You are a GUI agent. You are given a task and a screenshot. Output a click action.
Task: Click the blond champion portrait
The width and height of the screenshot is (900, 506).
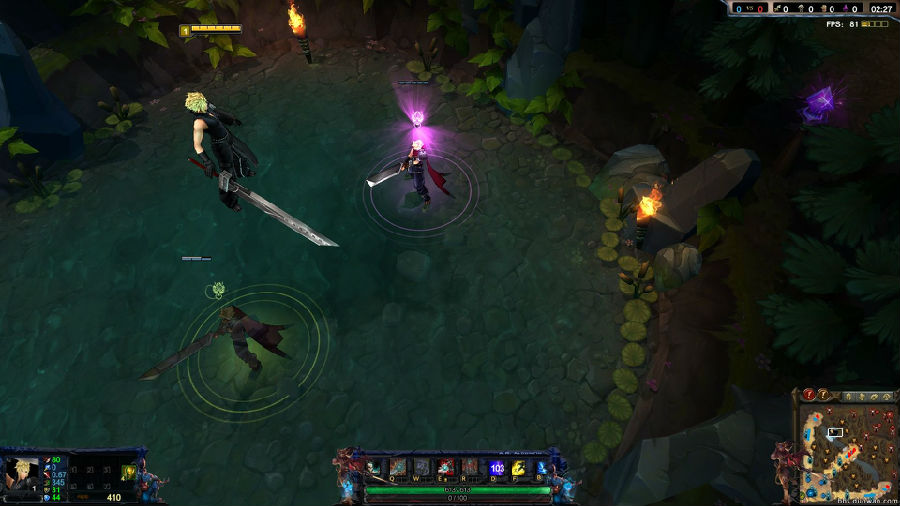[x=21, y=473]
